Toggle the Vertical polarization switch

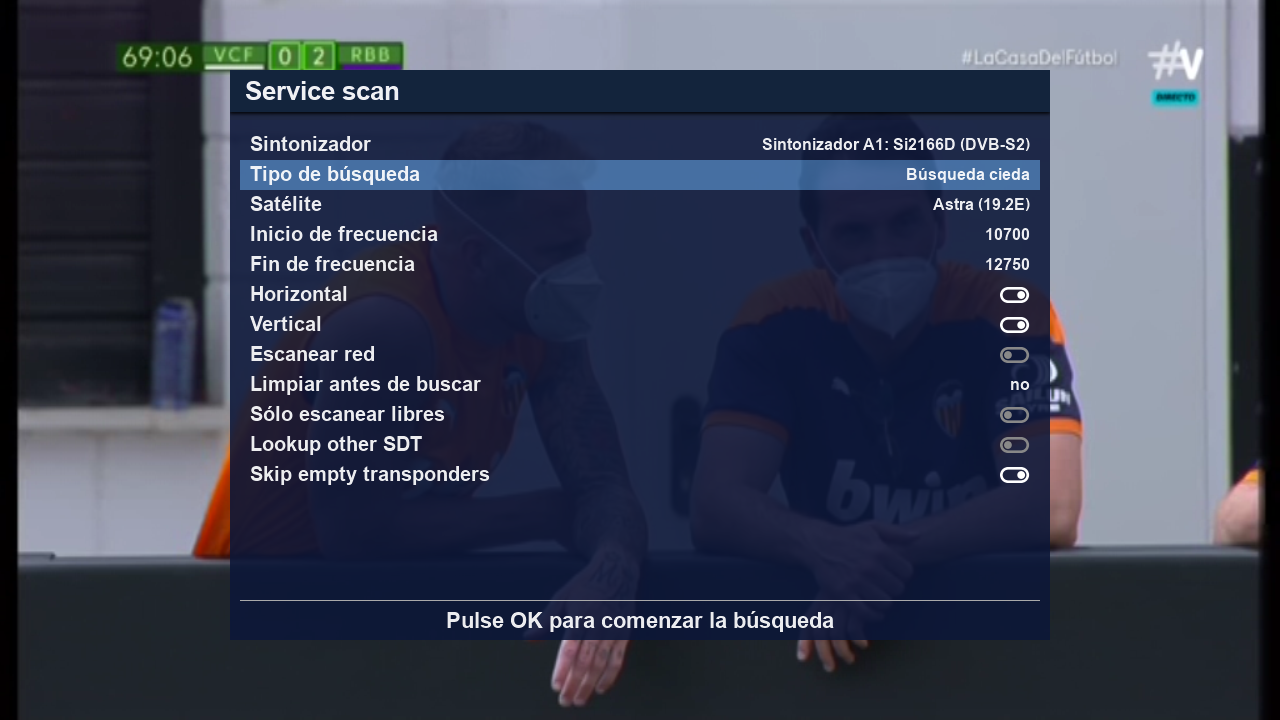(1014, 325)
